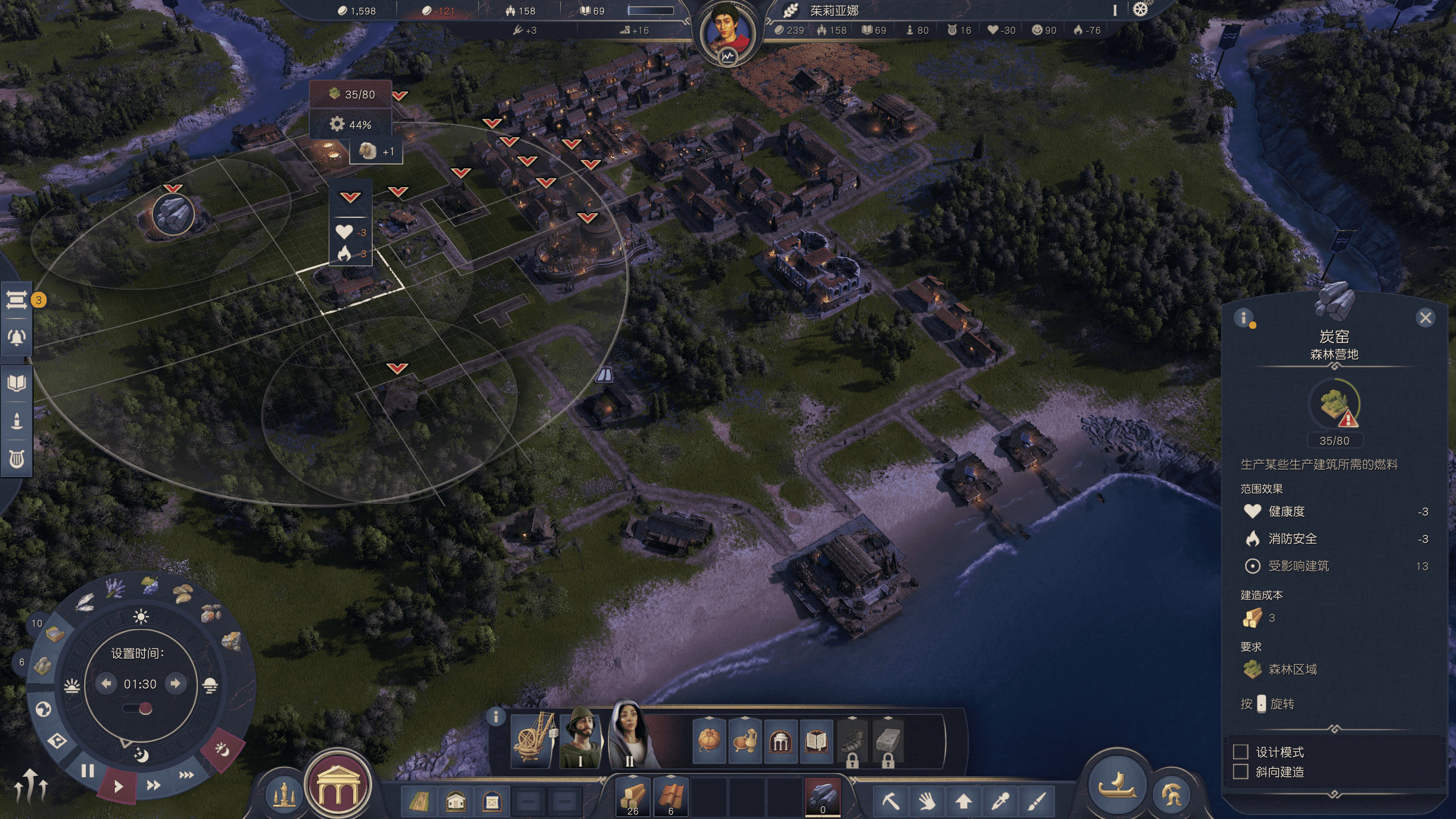The width and height of the screenshot is (1456, 819).
Task: Enable the 设计模式 checkbox
Action: click(1240, 752)
